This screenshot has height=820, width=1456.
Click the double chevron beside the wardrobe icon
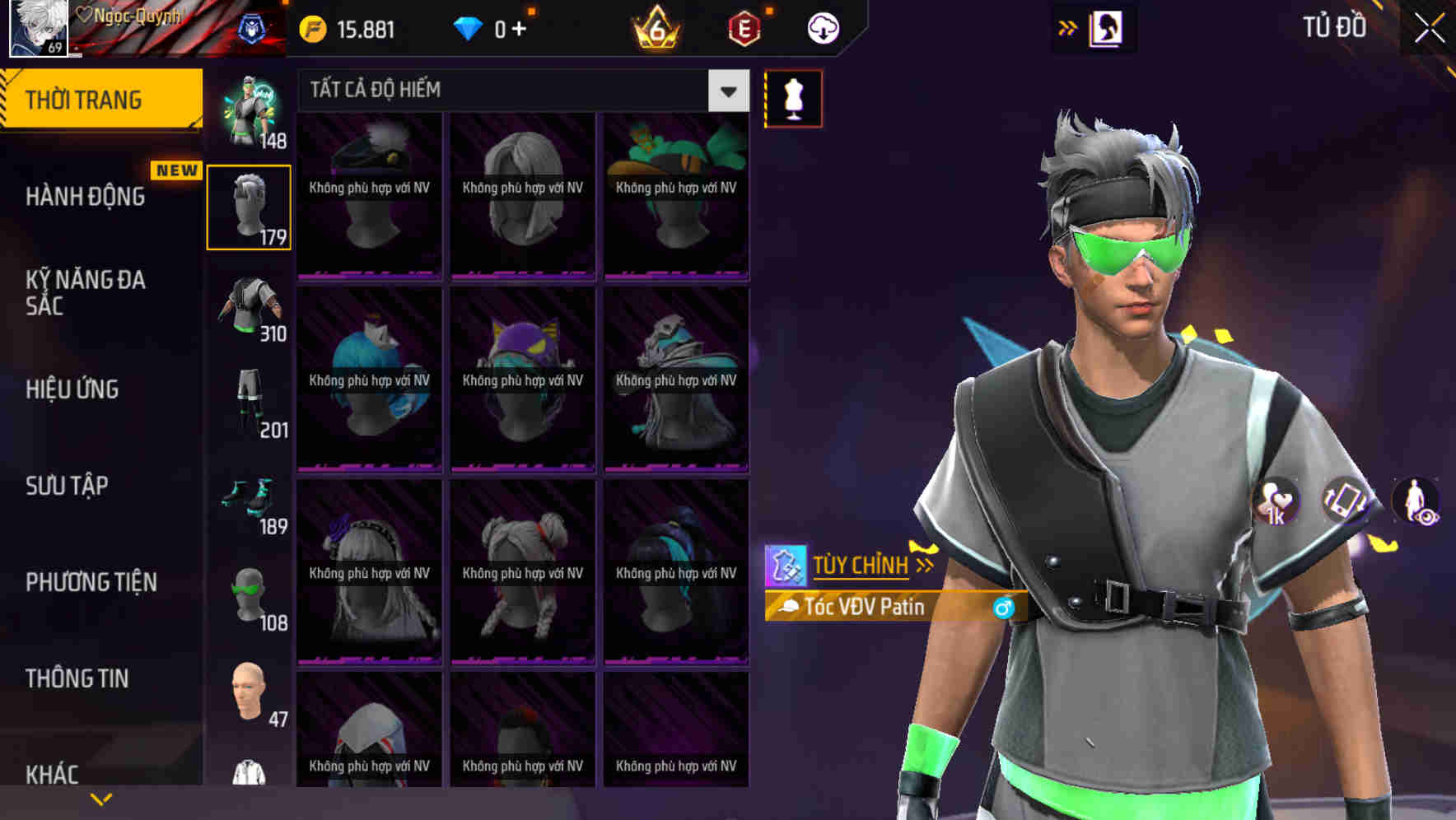pos(1067,27)
